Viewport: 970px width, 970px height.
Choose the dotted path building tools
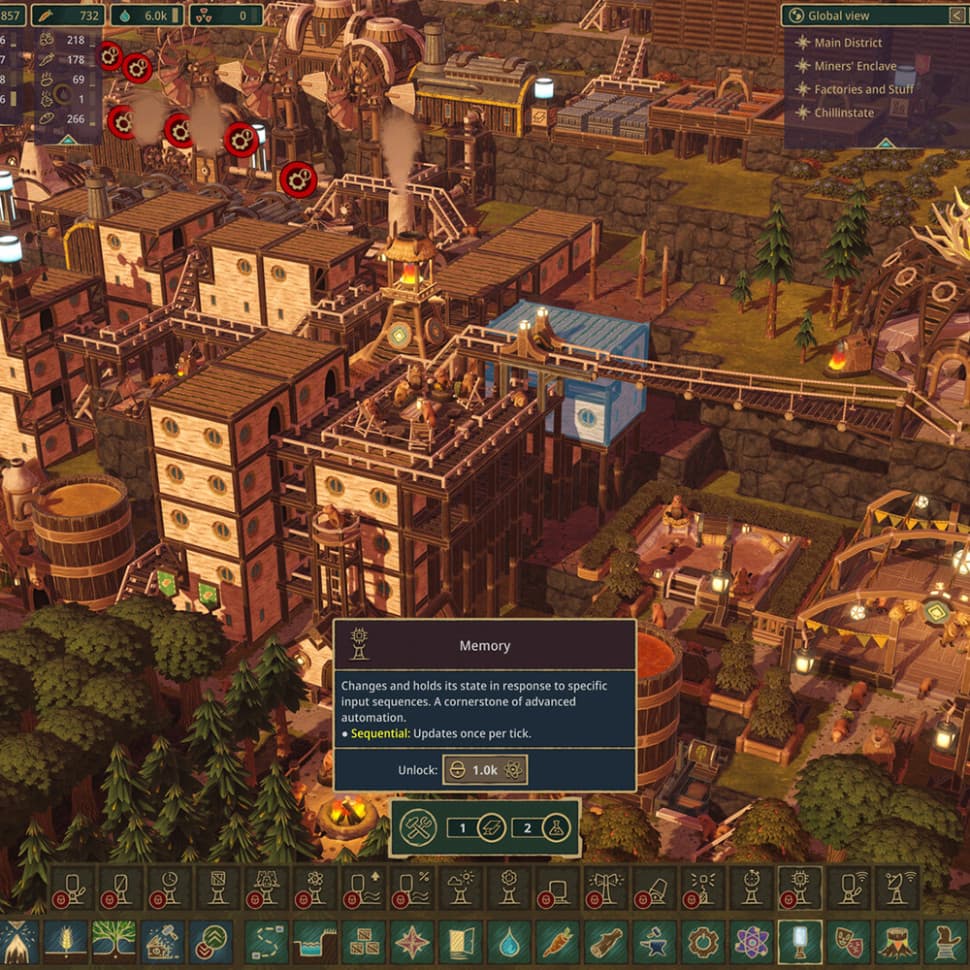[263, 942]
